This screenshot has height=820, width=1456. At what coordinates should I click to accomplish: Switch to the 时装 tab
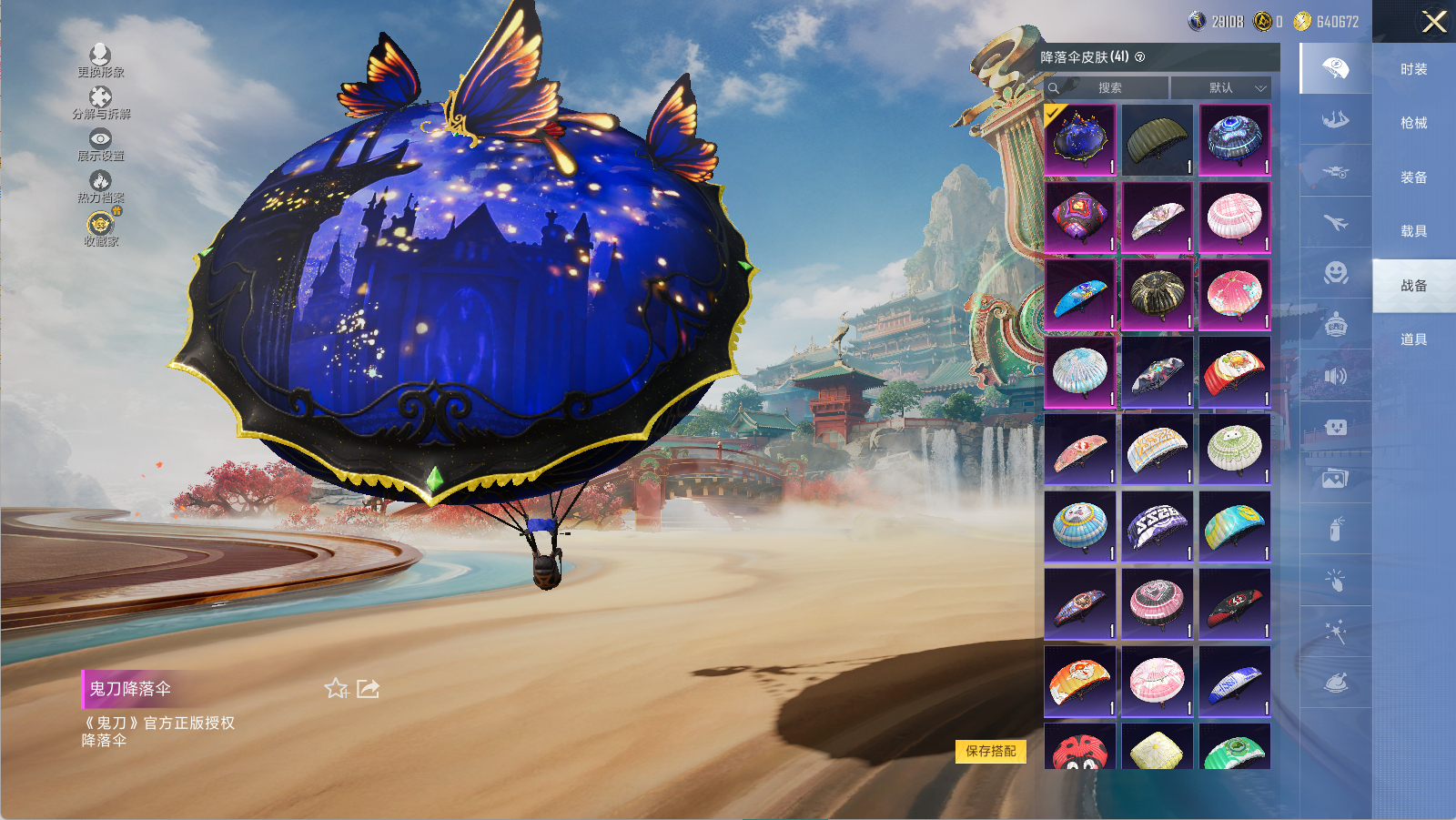1413,69
